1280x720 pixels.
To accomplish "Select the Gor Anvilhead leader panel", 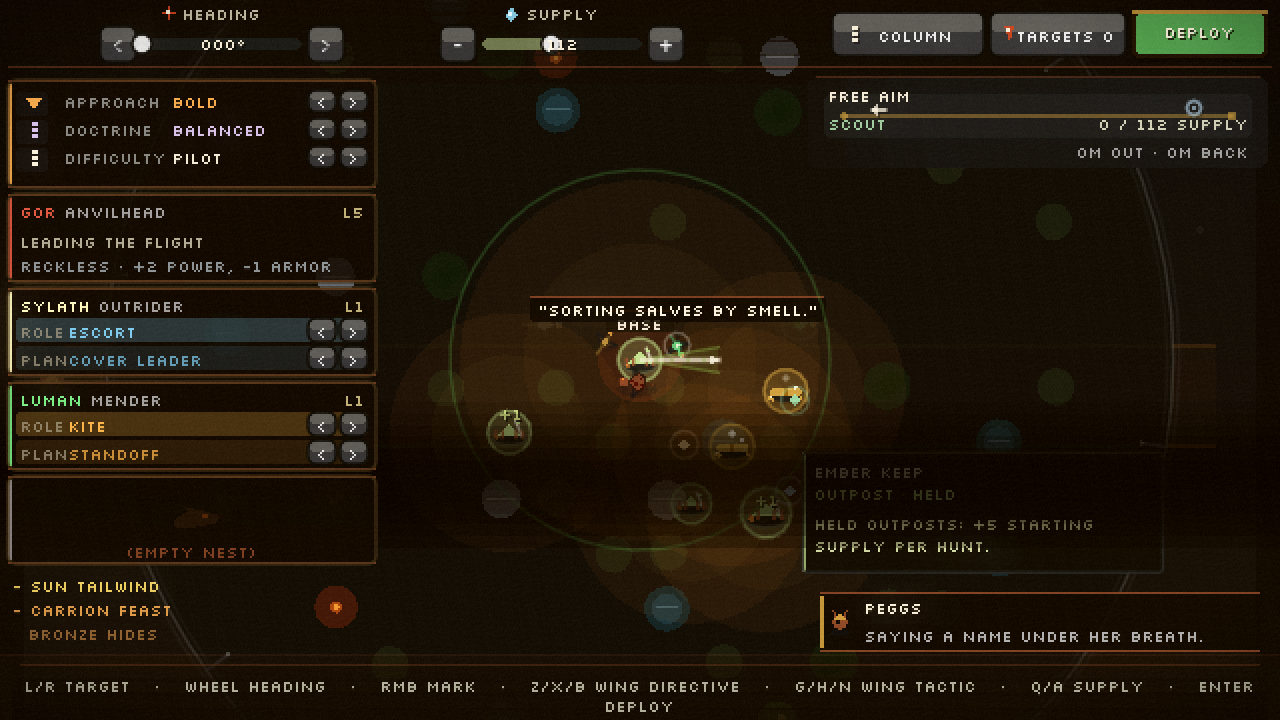I will (x=192, y=239).
